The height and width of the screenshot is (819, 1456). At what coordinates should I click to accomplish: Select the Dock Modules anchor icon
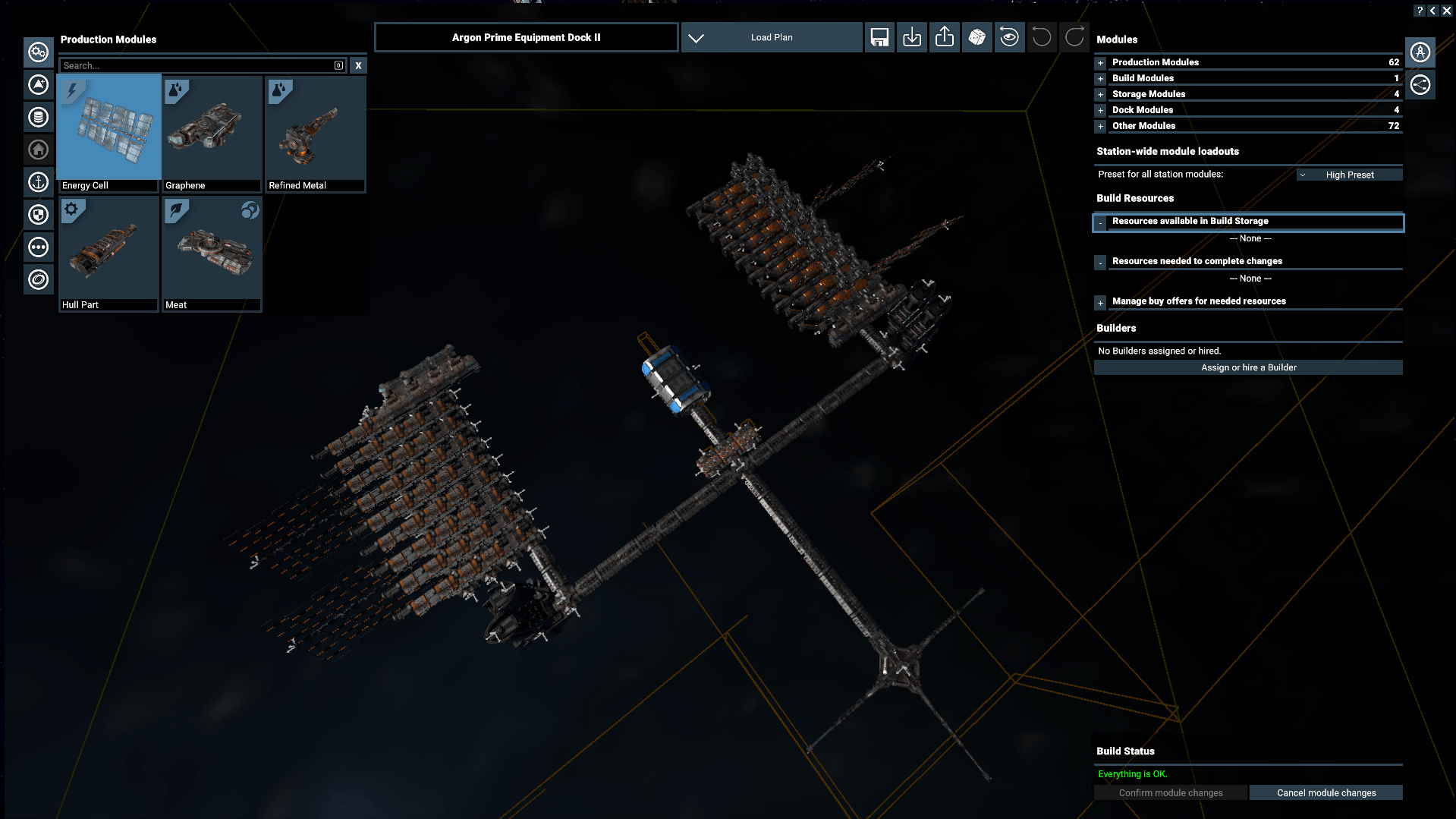38,182
